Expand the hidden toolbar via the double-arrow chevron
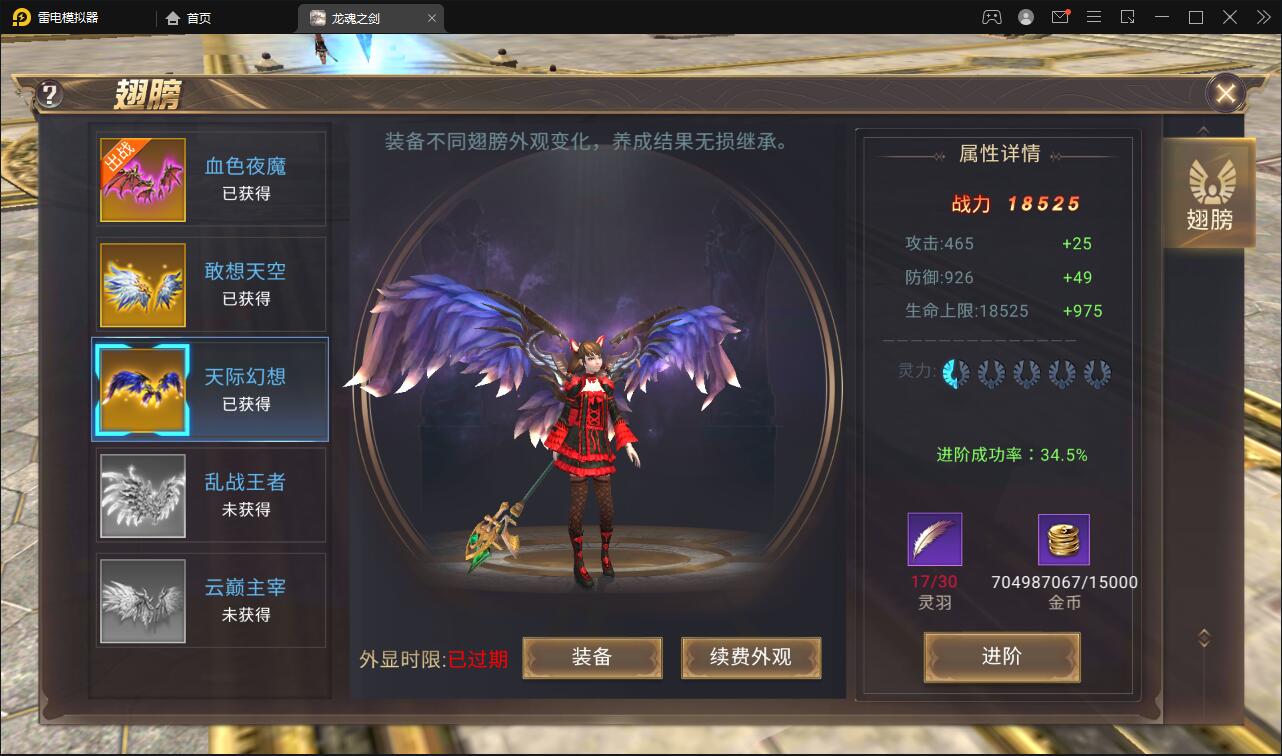 tap(1263, 16)
